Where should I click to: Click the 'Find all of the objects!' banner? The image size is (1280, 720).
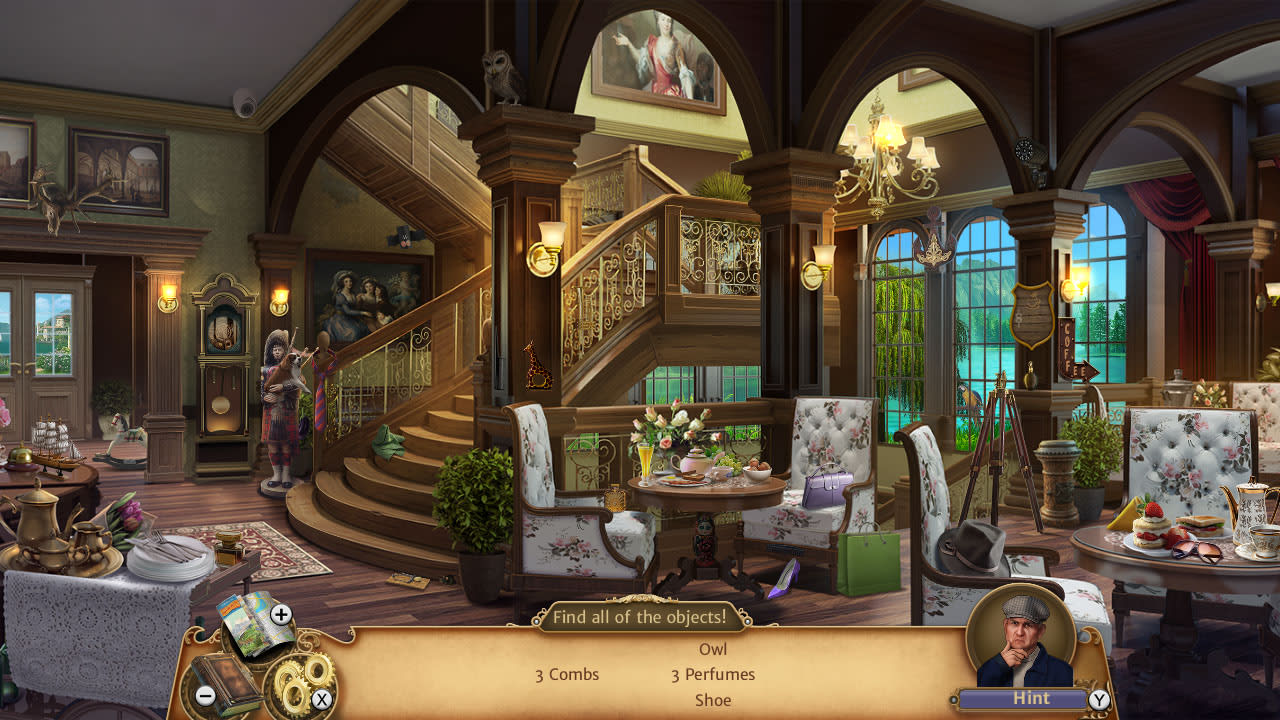coord(641,618)
